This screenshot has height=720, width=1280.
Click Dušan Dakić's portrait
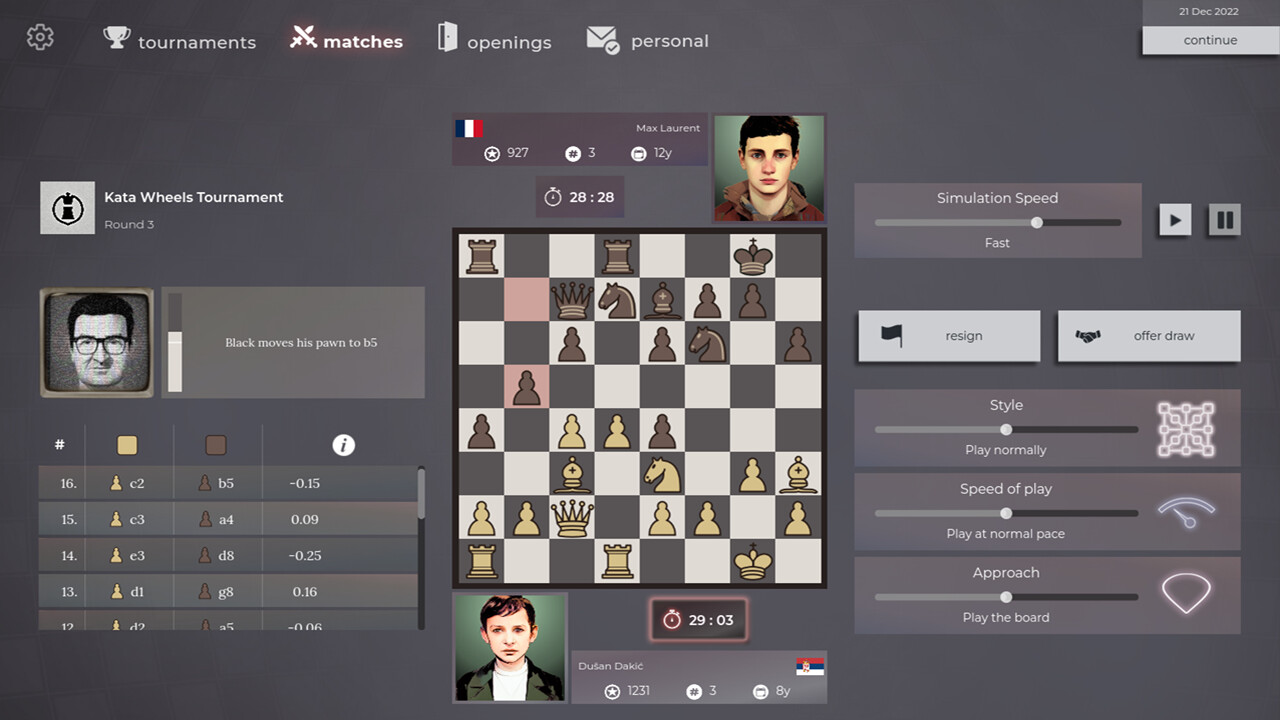coord(510,646)
